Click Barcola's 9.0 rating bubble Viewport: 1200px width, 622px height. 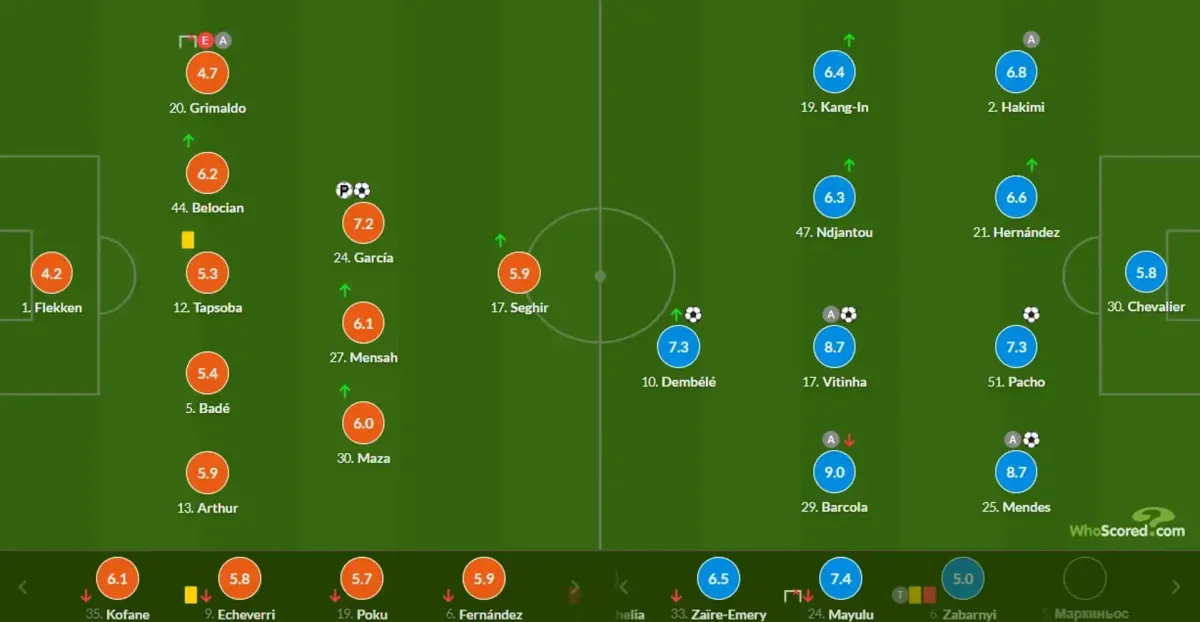[834, 472]
